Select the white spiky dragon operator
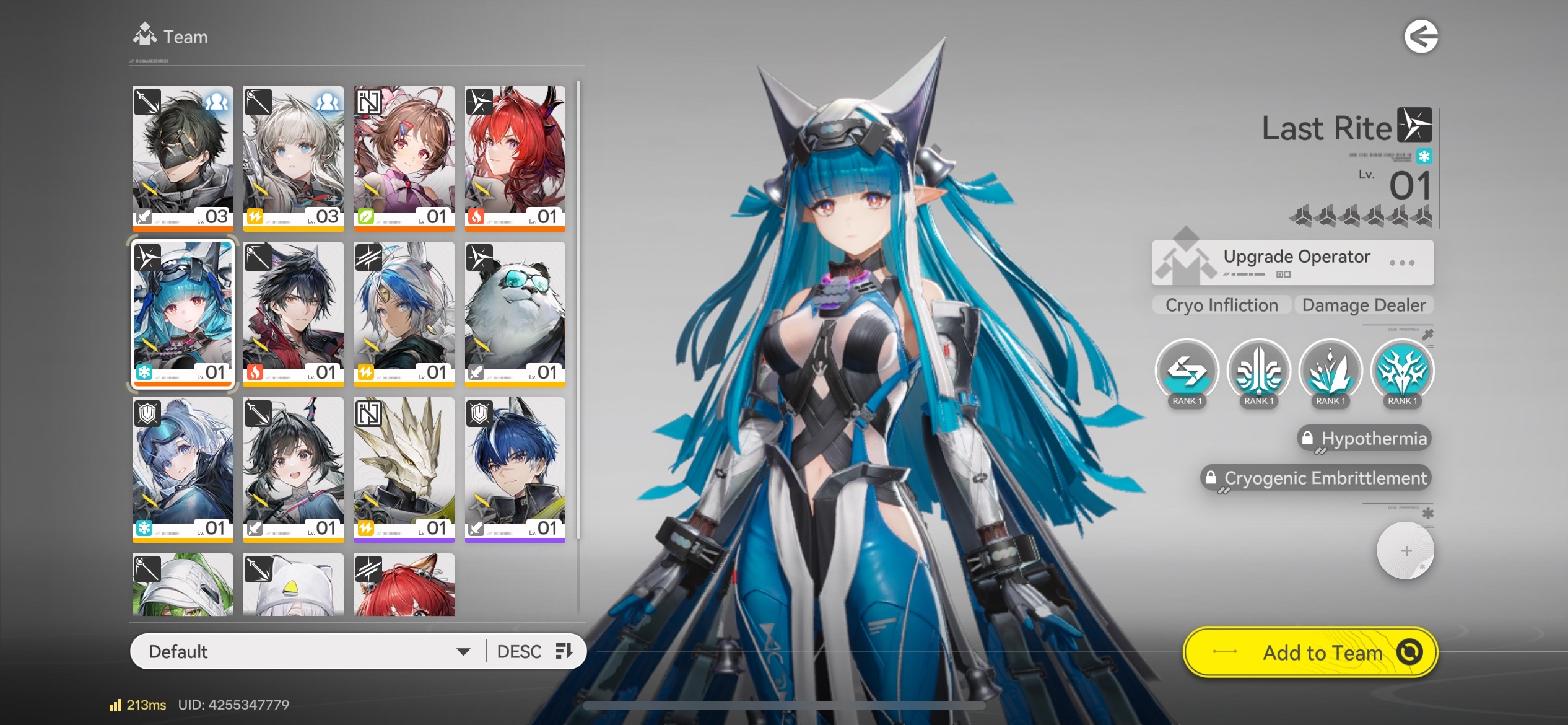 [404, 468]
